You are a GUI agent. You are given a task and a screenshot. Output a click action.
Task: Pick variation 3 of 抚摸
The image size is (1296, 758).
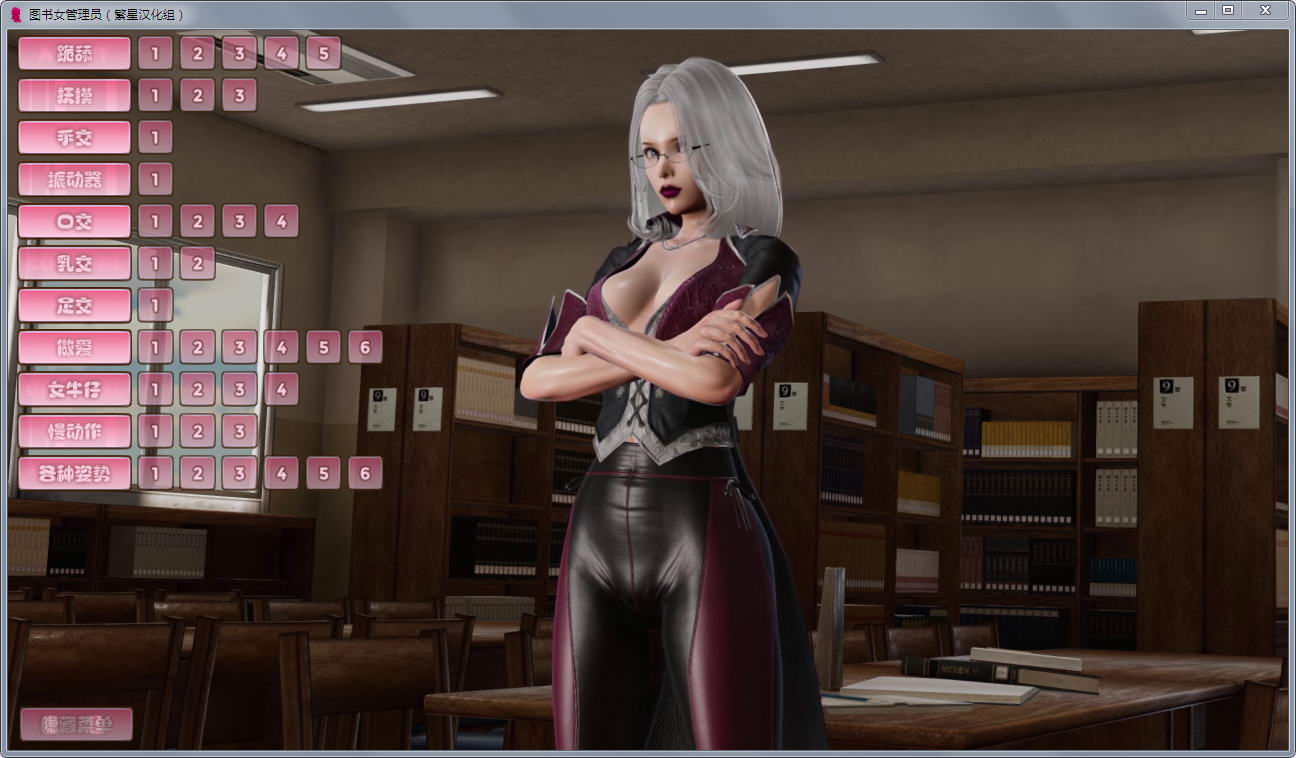click(239, 95)
